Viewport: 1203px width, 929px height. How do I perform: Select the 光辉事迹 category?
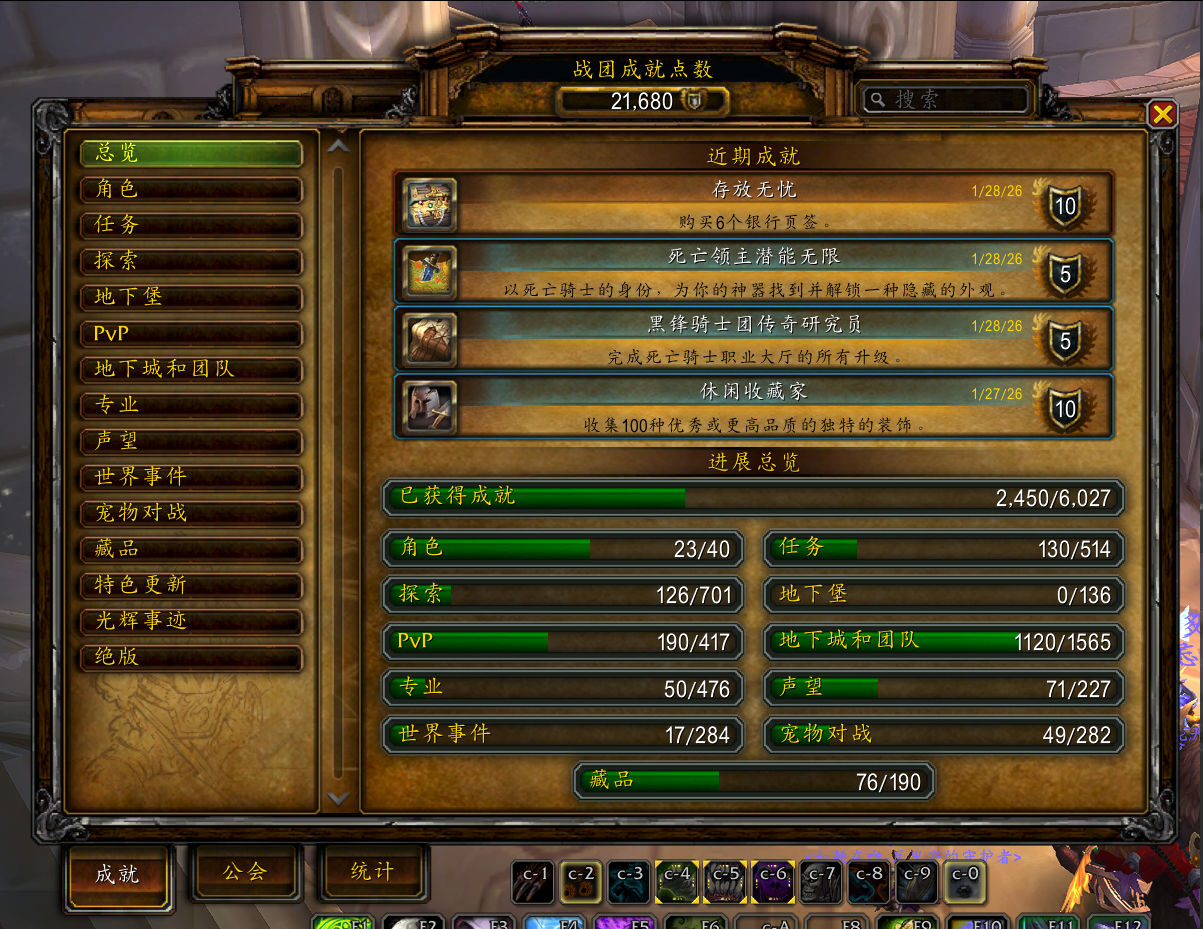click(191, 621)
